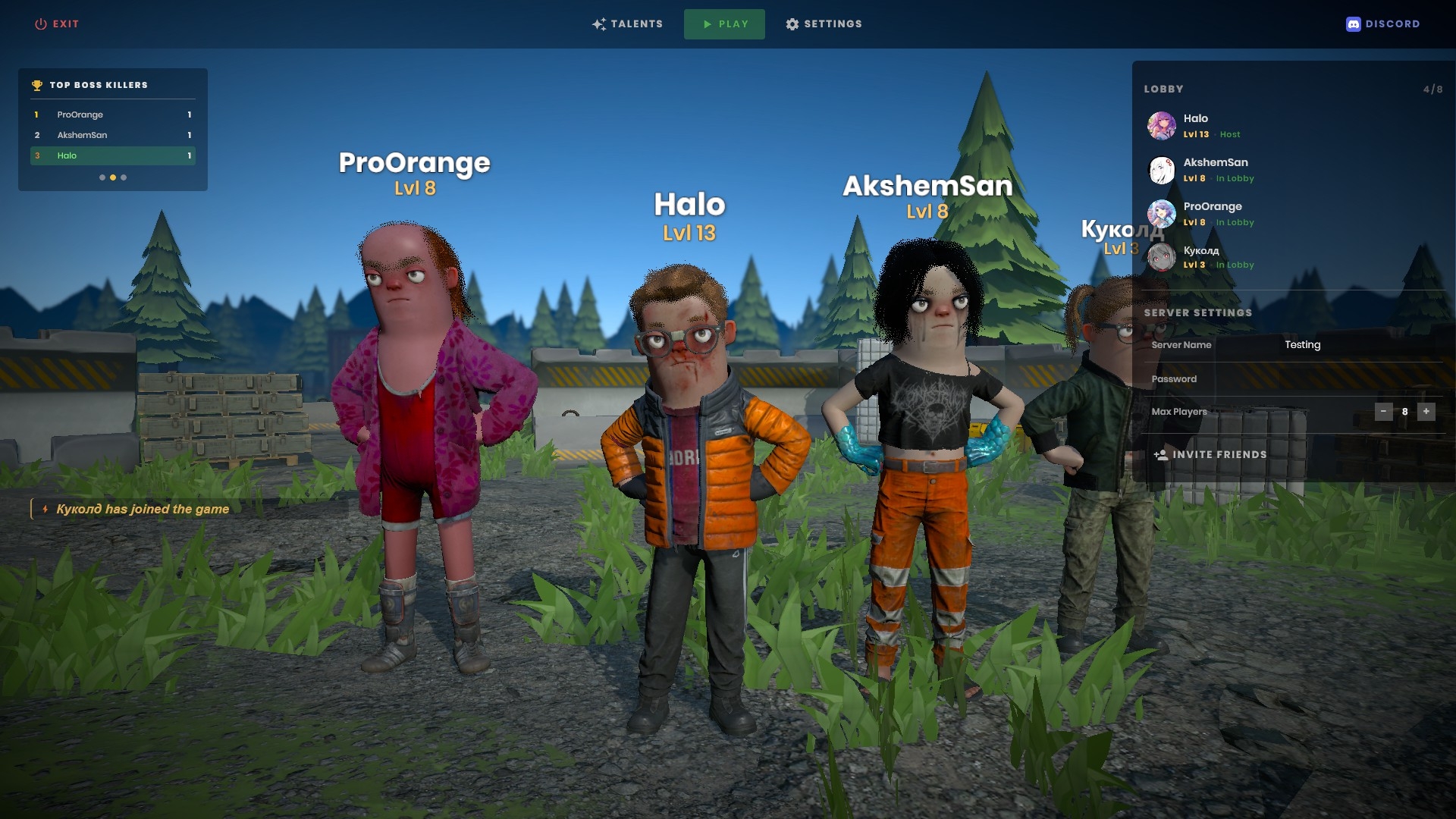Exit the lobby

tap(57, 24)
